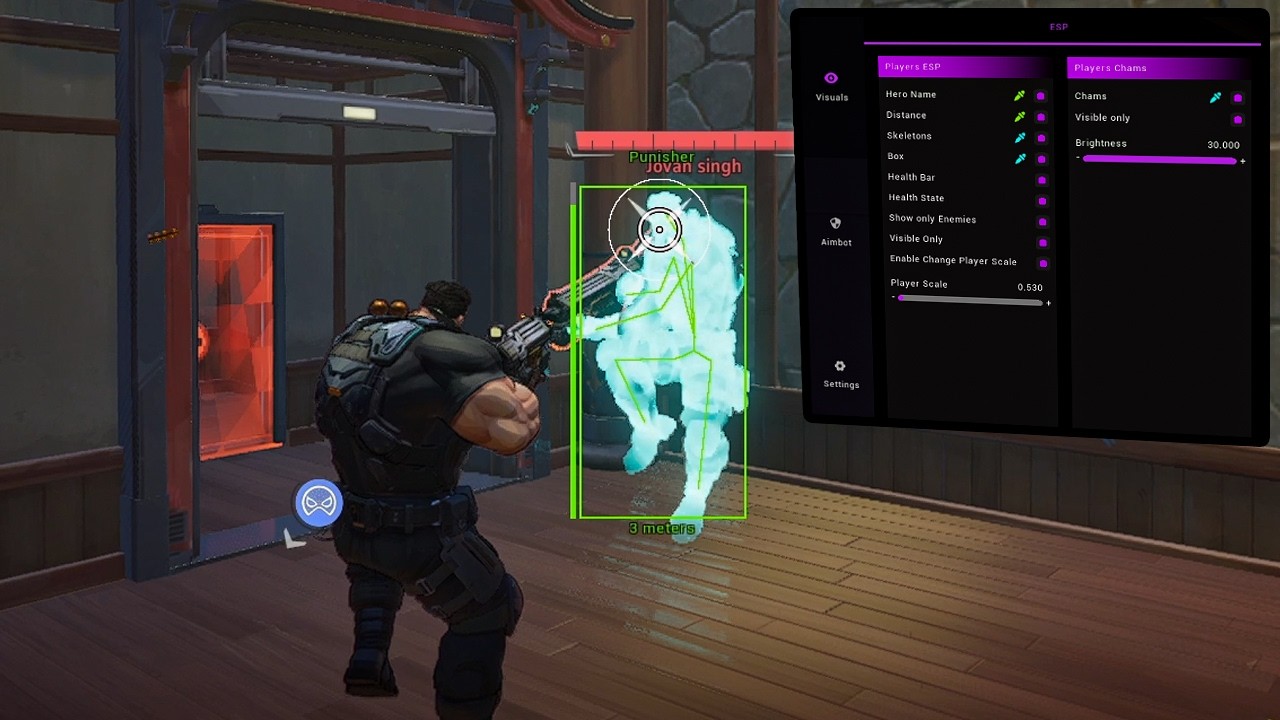Click the plus button beside Brightness slider
This screenshot has width=1280, height=720.
(1243, 161)
